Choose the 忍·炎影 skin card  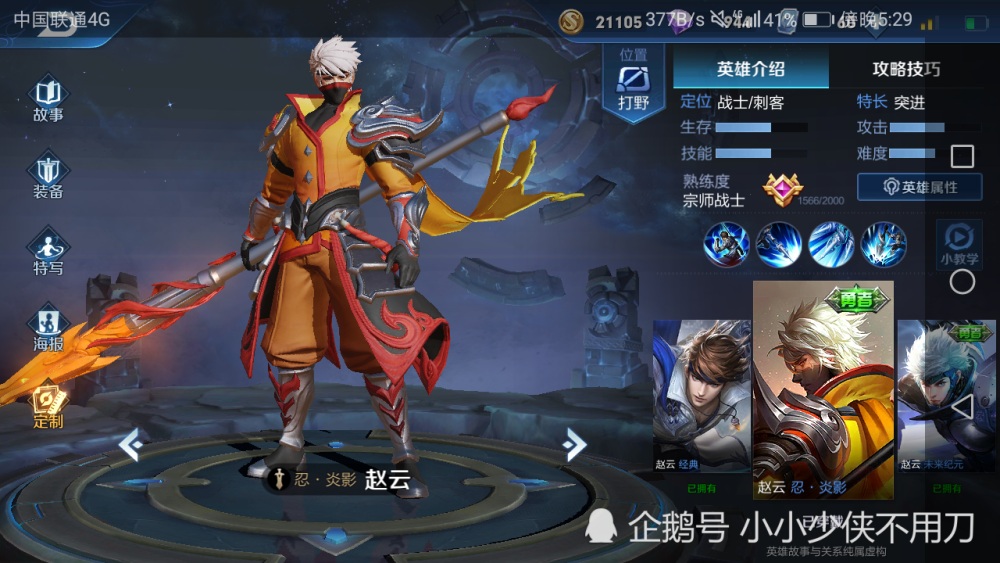pos(823,390)
